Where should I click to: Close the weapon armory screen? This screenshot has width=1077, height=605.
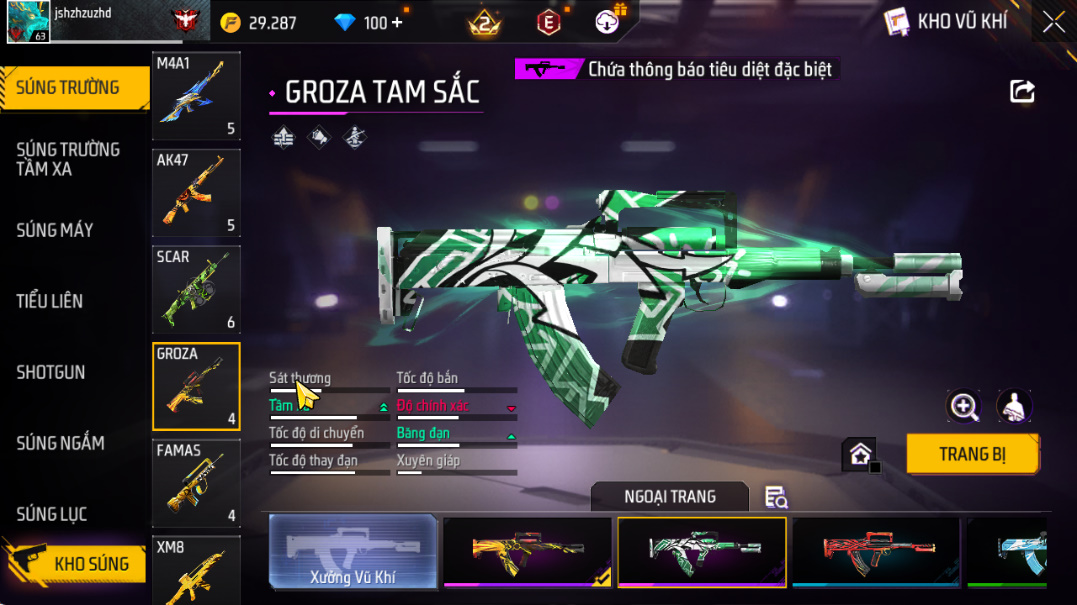tap(1053, 22)
